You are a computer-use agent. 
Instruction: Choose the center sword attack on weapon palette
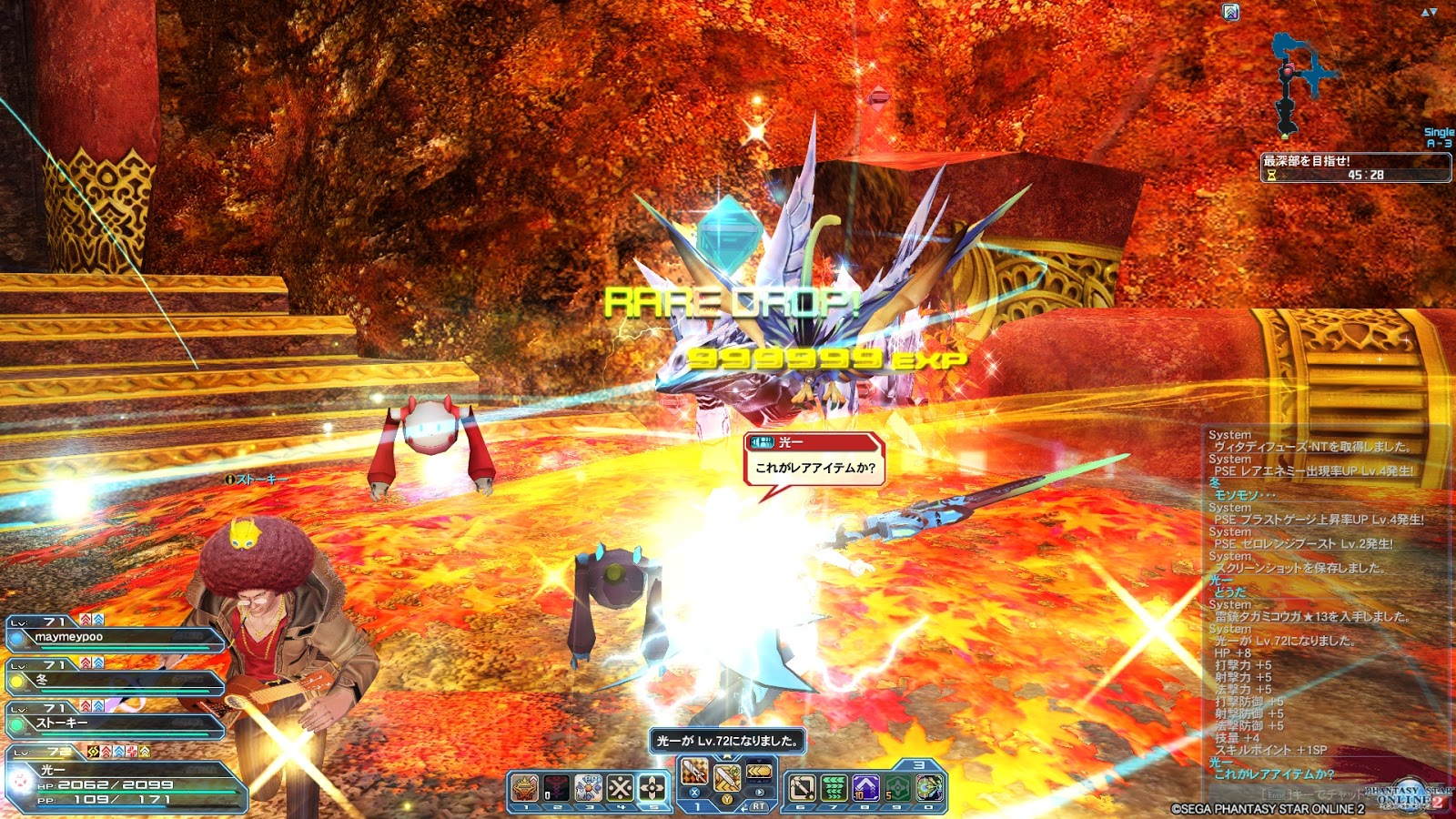click(727, 778)
